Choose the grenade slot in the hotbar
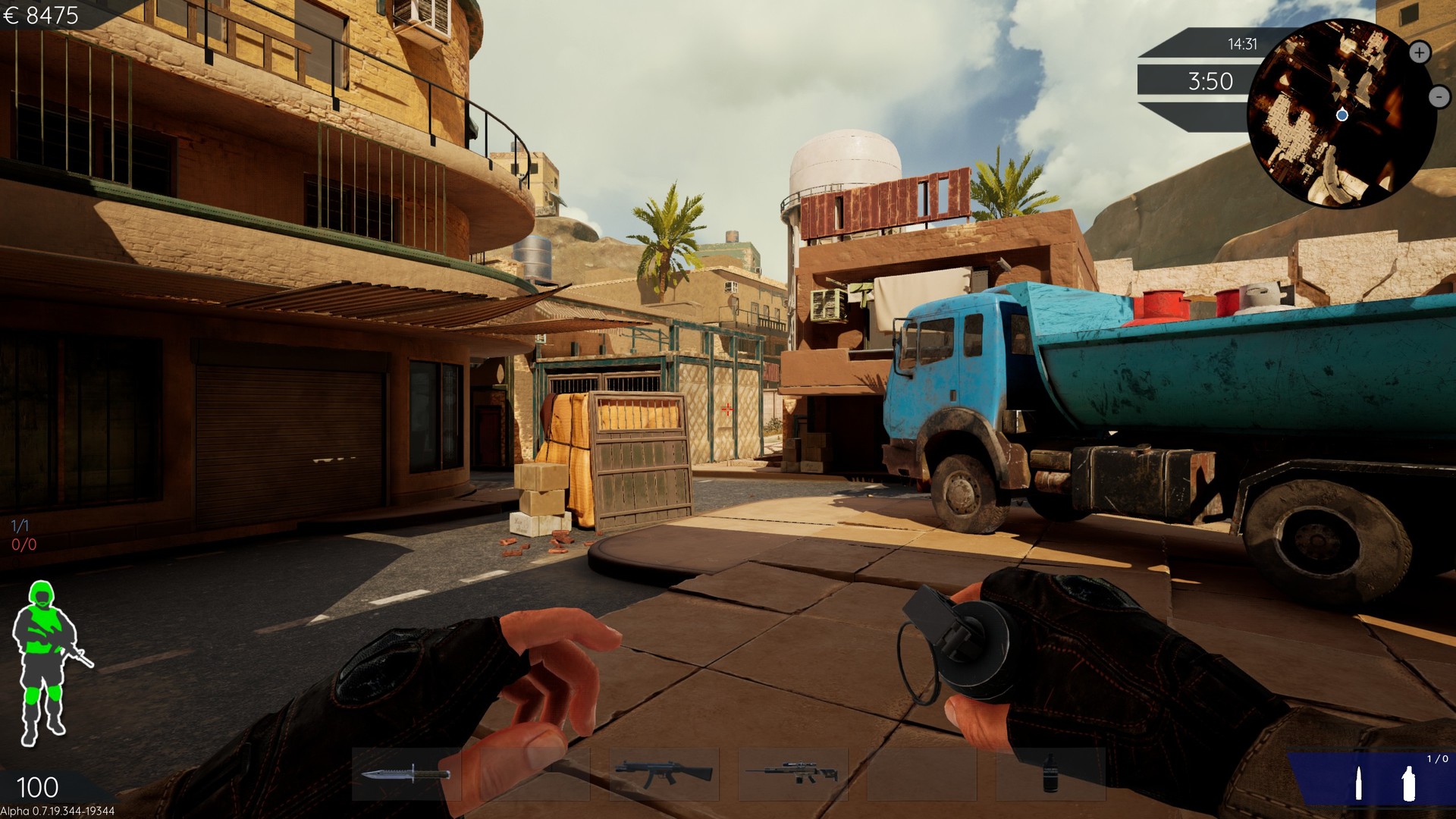Screen dimensions: 1456x819 pyautogui.click(x=1050, y=774)
